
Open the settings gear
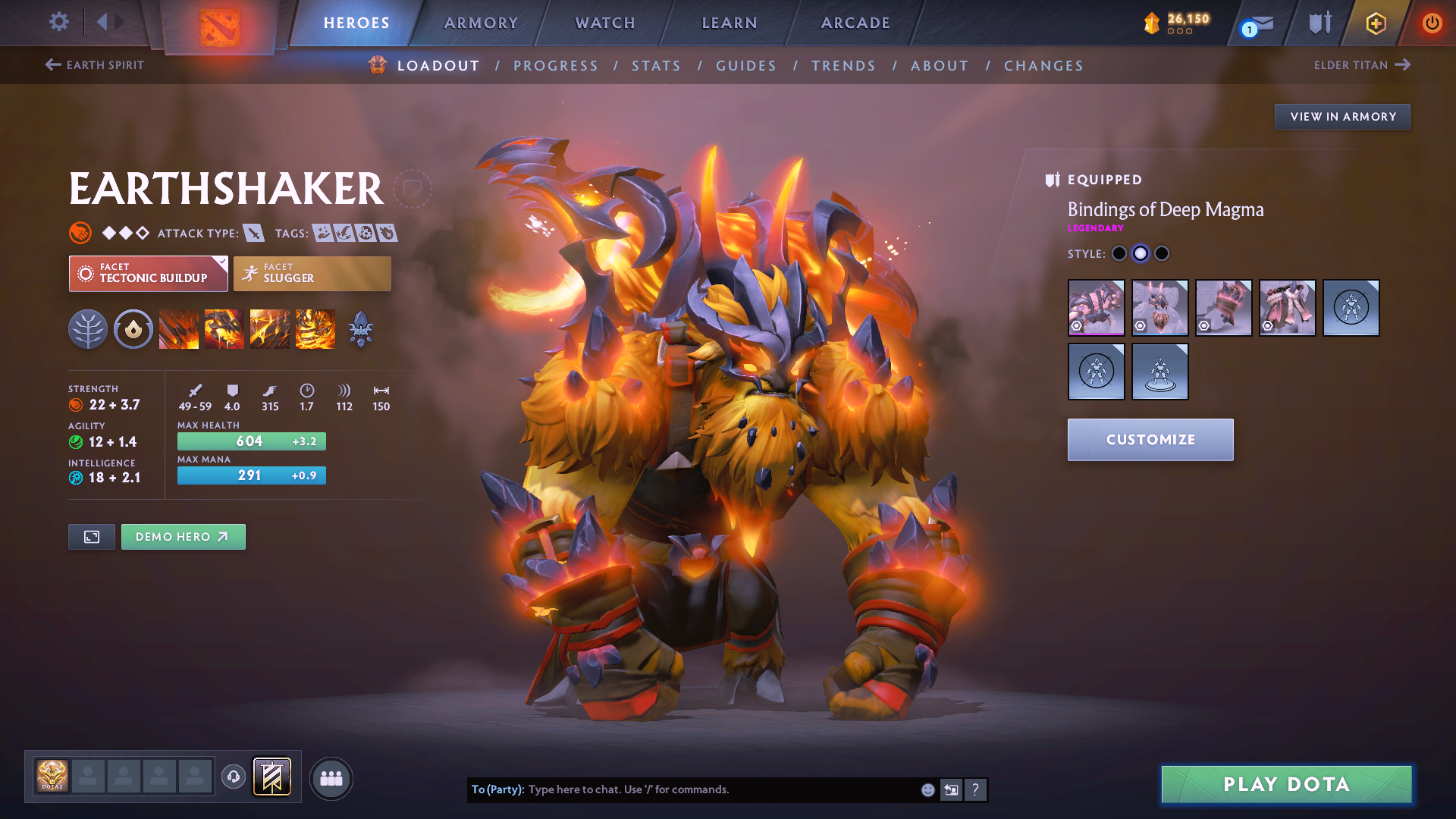coord(58,22)
